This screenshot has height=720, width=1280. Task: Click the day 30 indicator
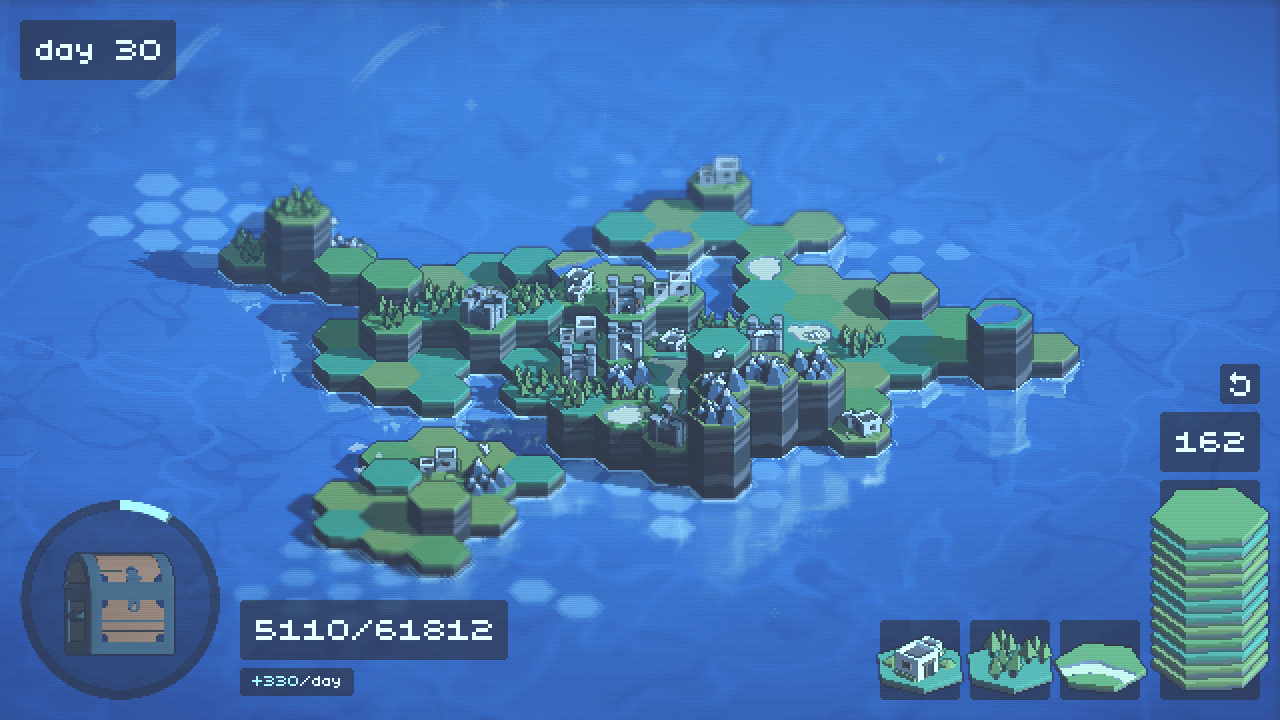97,50
